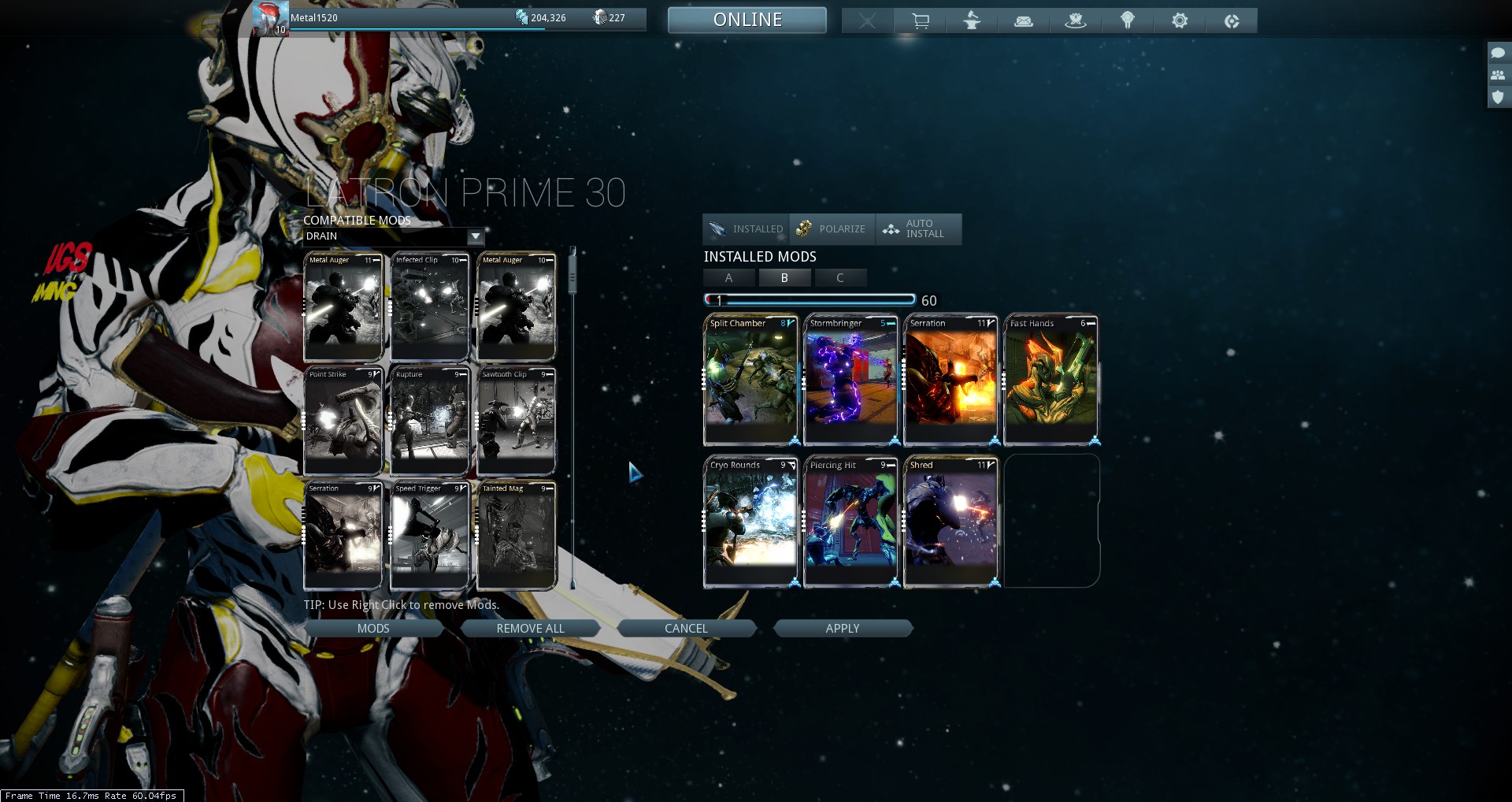The width and height of the screenshot is (1512, 802).
Task: Switch to mod configuration C
Action: coord(840,277)
